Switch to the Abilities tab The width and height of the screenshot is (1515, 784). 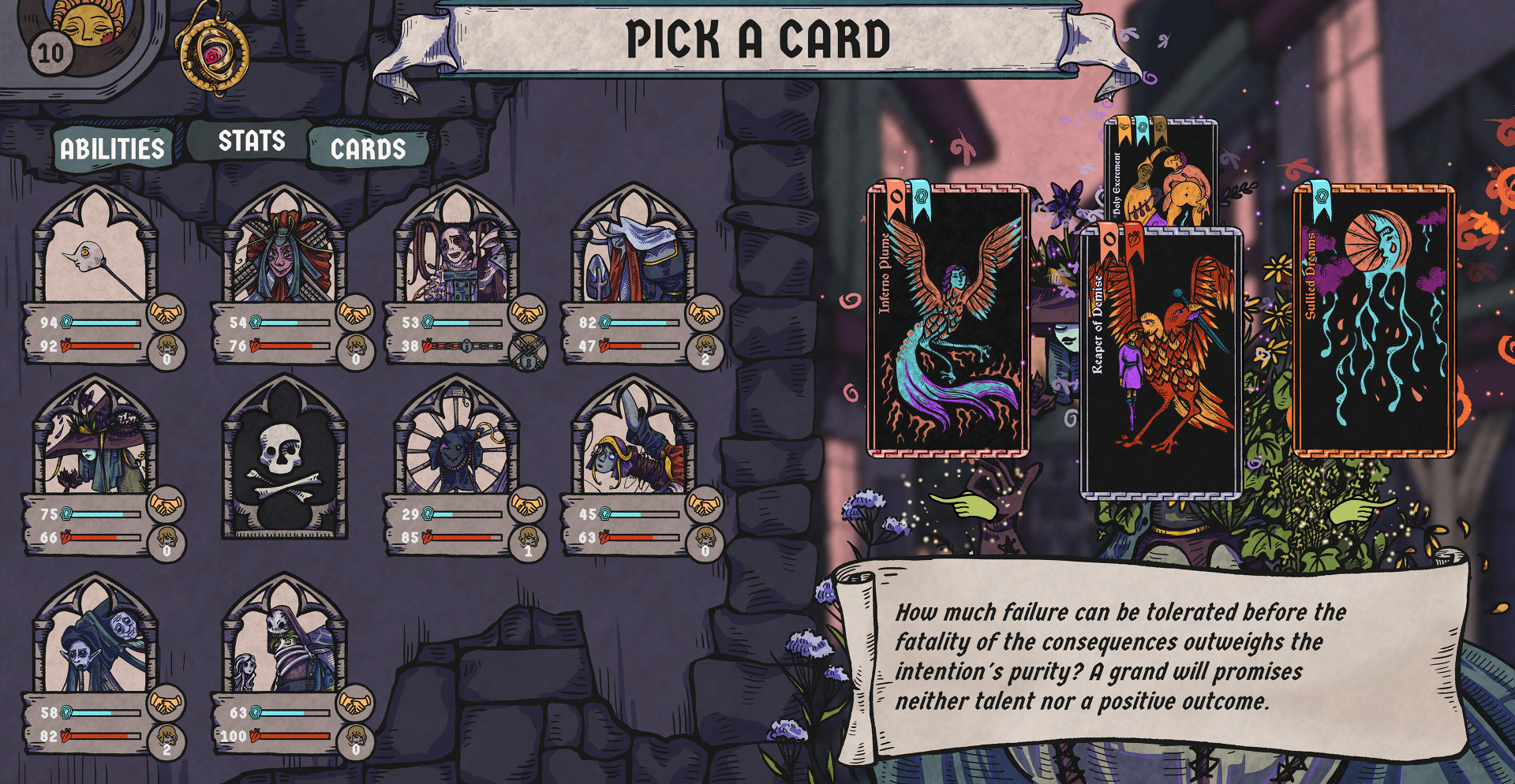[112, 148]
